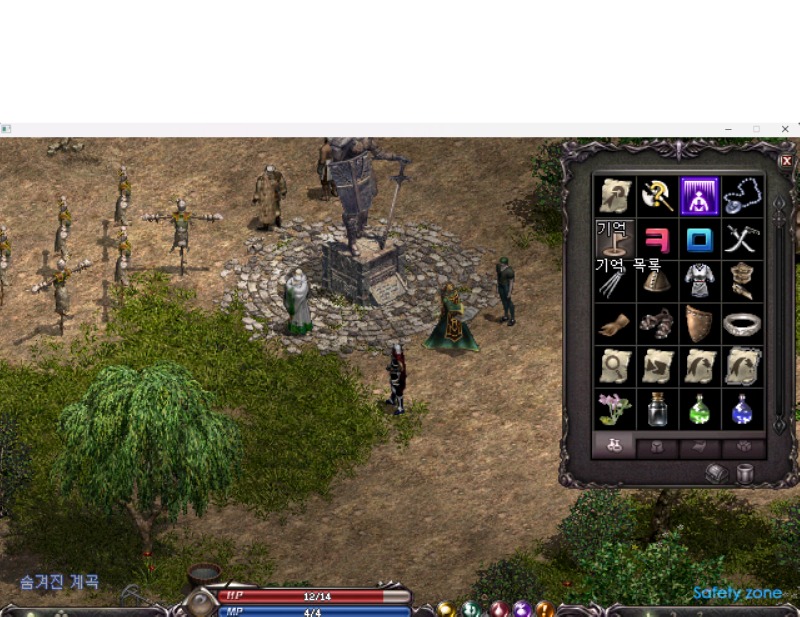Viewport: 800px width, 617px height.
Task: Select the empty glass bottle
Action: [x=656, y=408]
